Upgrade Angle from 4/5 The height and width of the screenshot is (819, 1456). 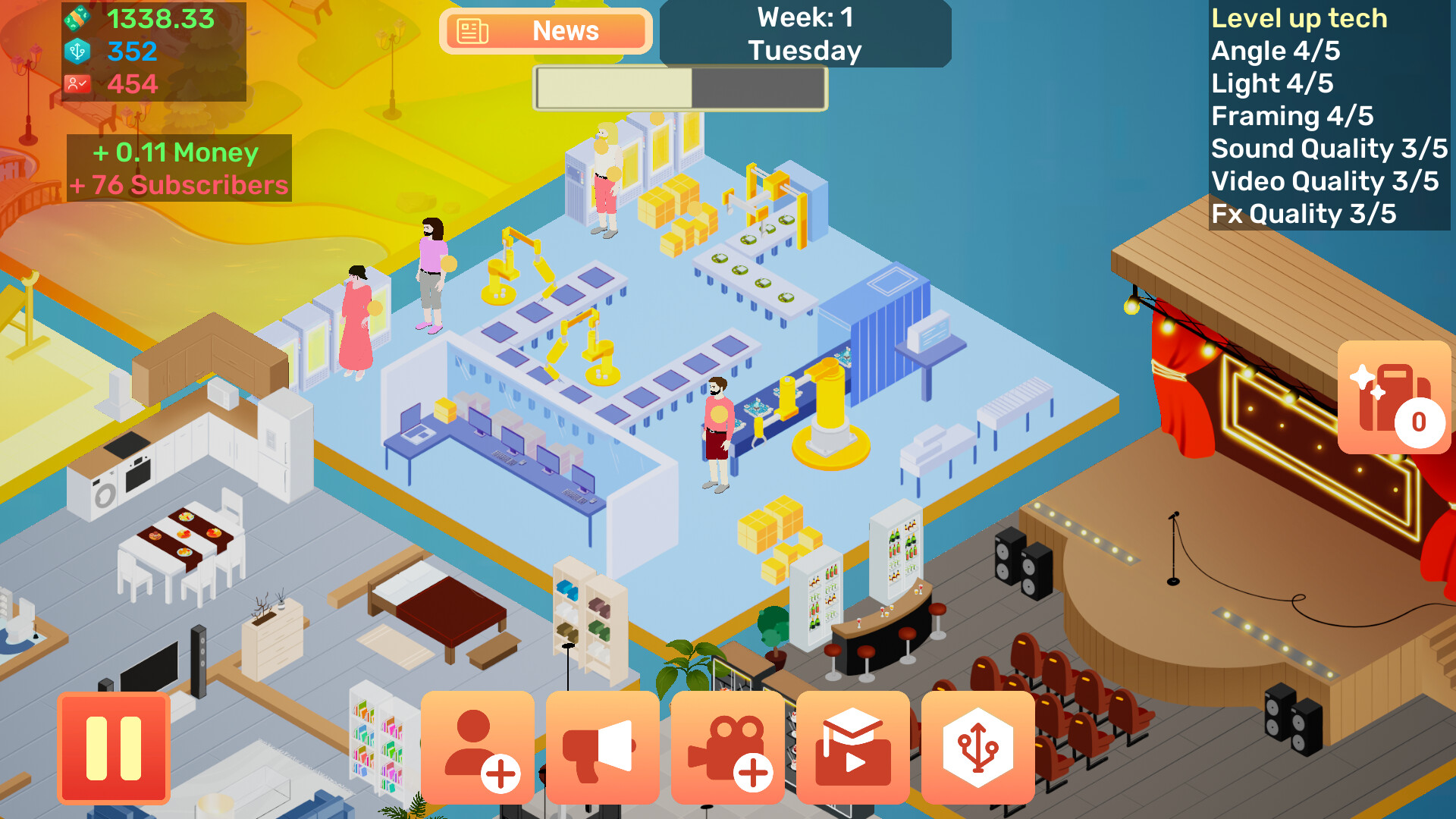(x=1275, y=51)
